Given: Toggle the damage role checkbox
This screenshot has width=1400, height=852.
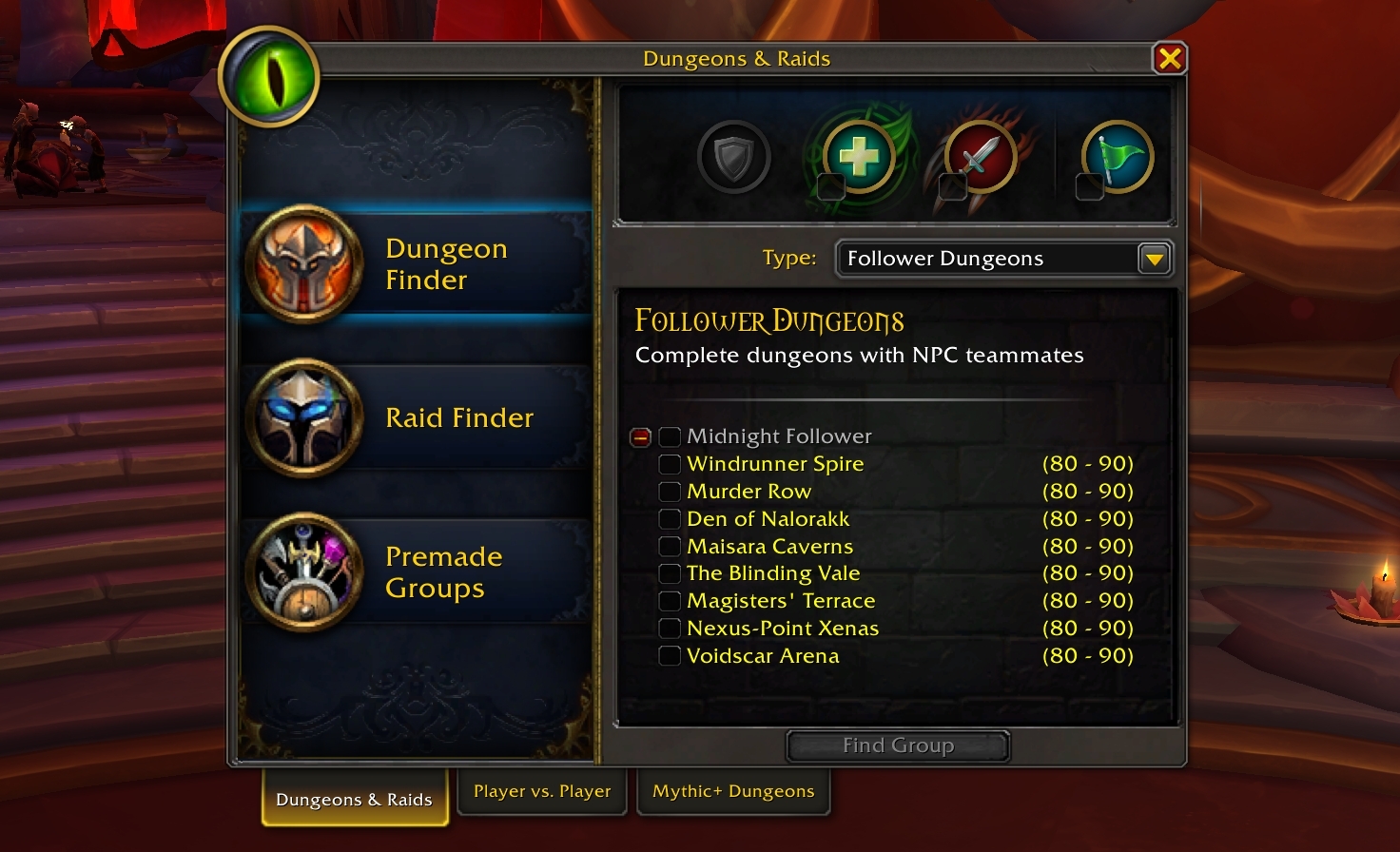Looking at the screenshot, I should [x=952, y=186].
